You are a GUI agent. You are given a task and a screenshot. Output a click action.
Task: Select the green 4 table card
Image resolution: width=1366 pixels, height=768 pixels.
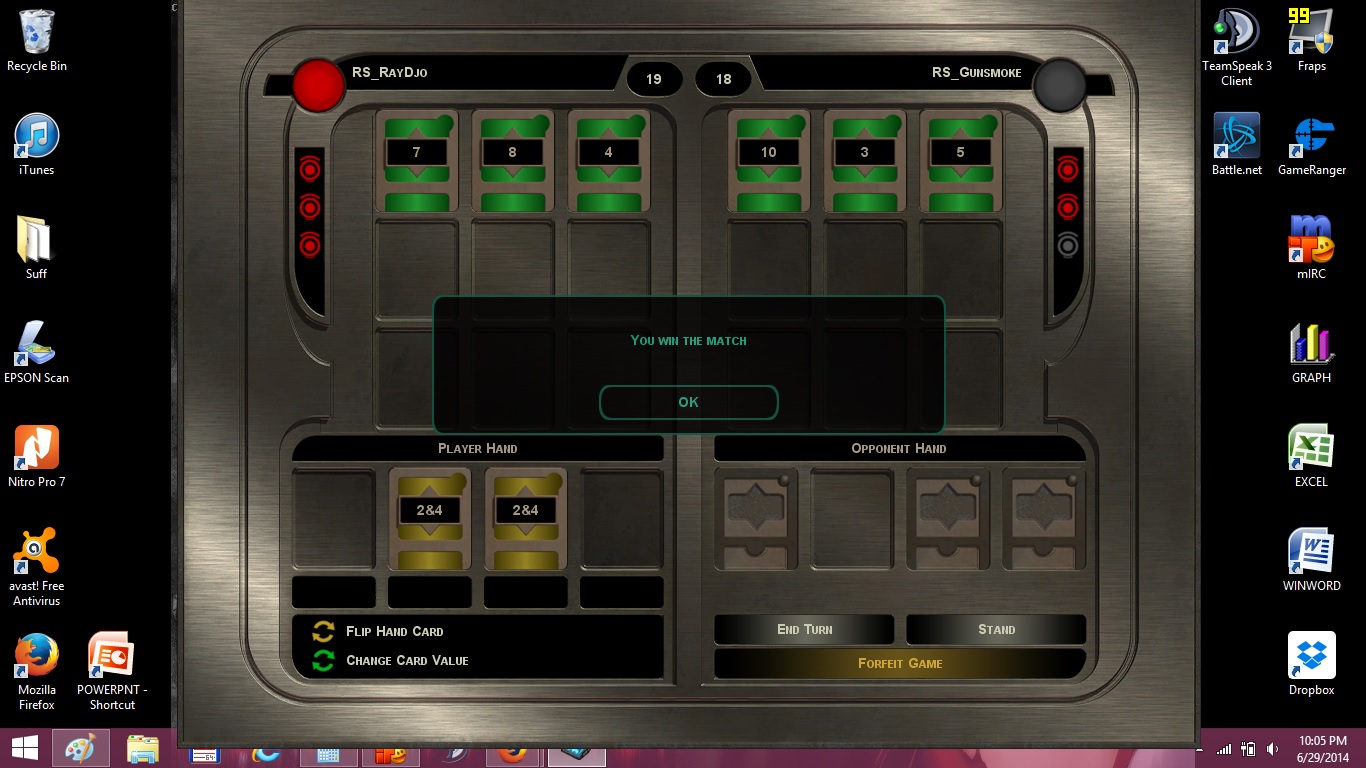click(608, 160)
